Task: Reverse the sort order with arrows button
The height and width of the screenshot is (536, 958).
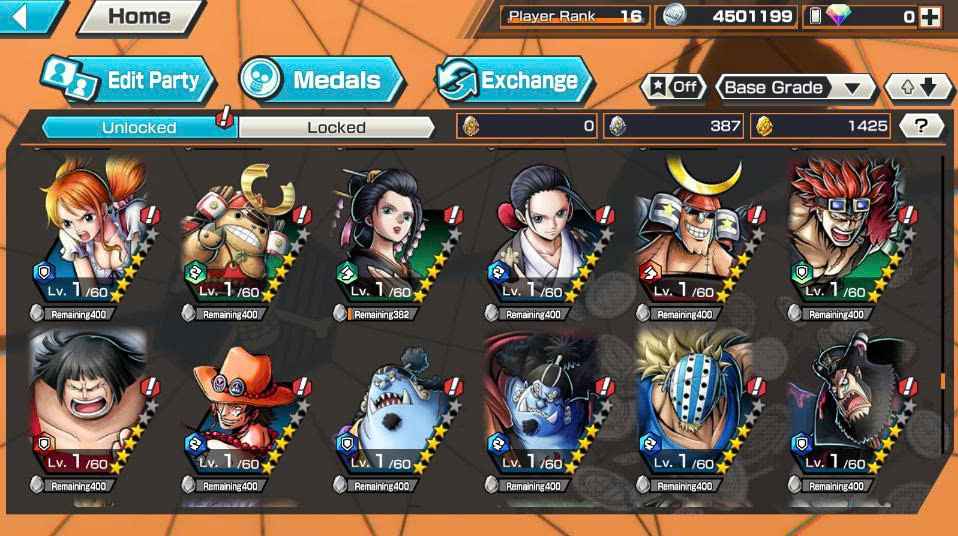Action: pyautogui.click(x=918, y=87)
